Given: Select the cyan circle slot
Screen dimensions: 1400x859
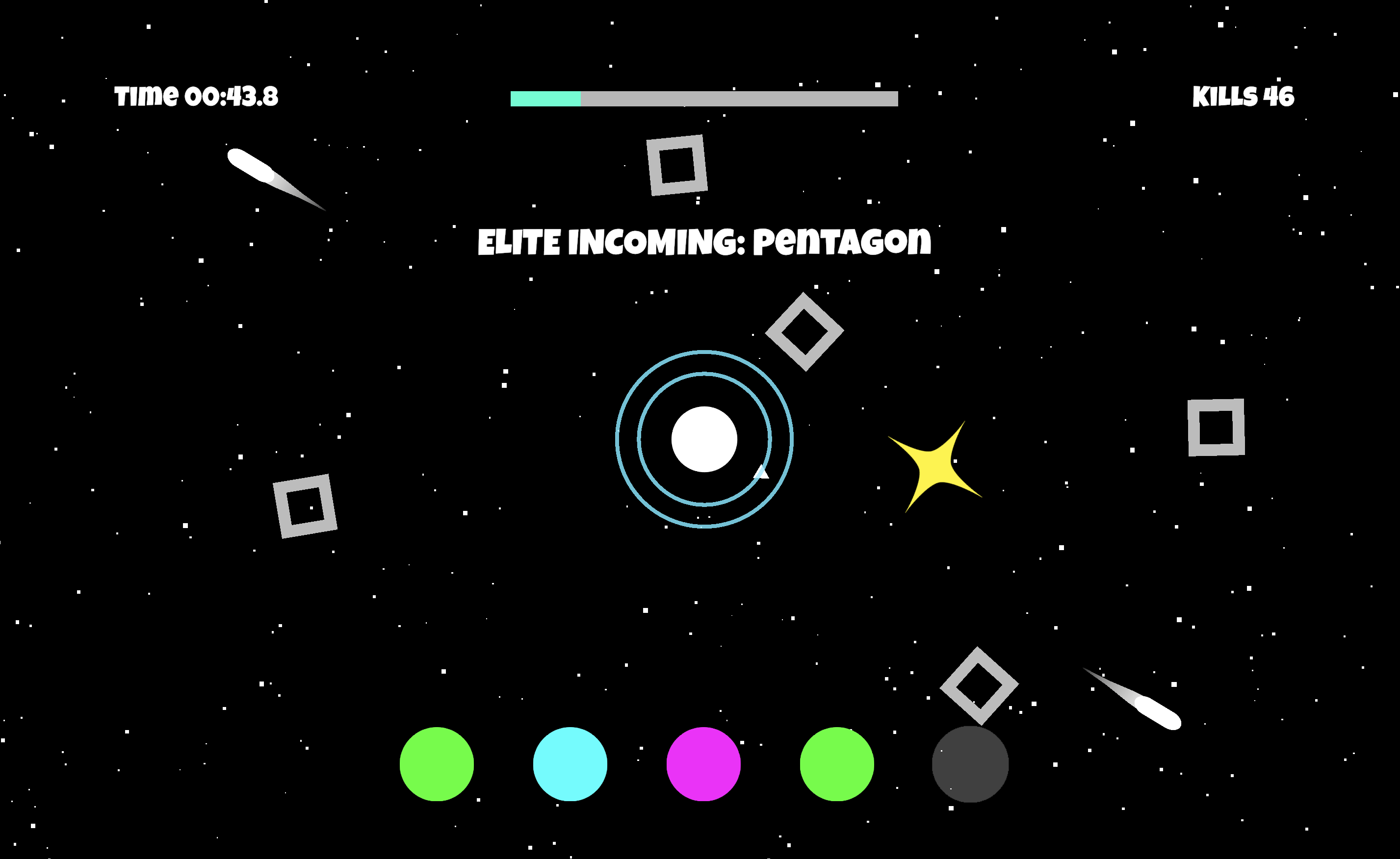Looking at the screenshot, I should point(570,763).
